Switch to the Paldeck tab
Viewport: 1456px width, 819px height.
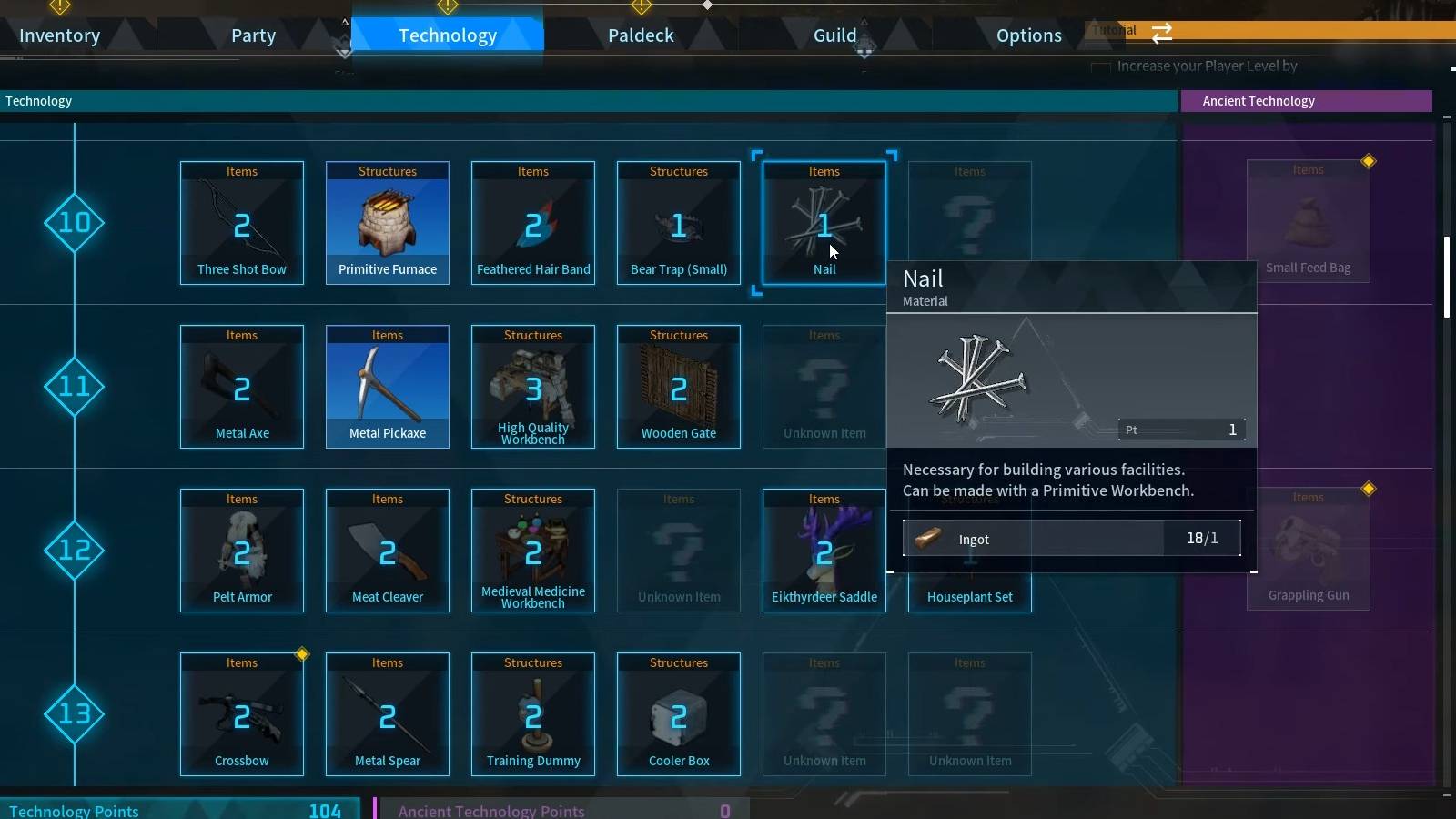coord(641,35)
